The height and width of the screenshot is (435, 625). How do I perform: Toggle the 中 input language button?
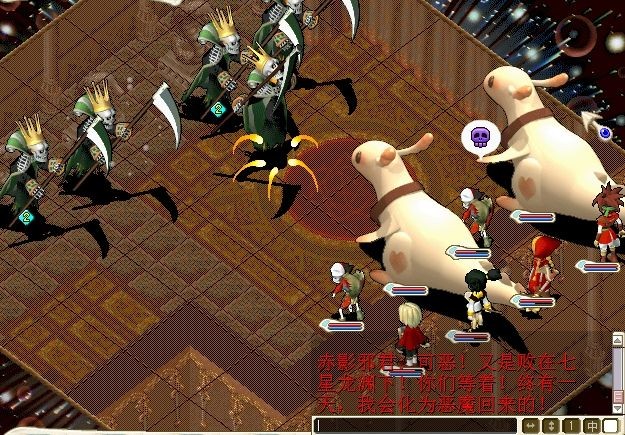click(590, 426)
